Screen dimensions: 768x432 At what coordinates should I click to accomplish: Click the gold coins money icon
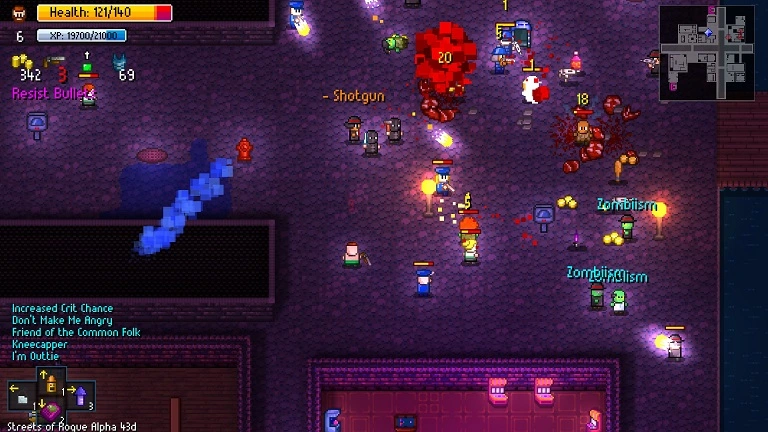(x=22, y=62)
